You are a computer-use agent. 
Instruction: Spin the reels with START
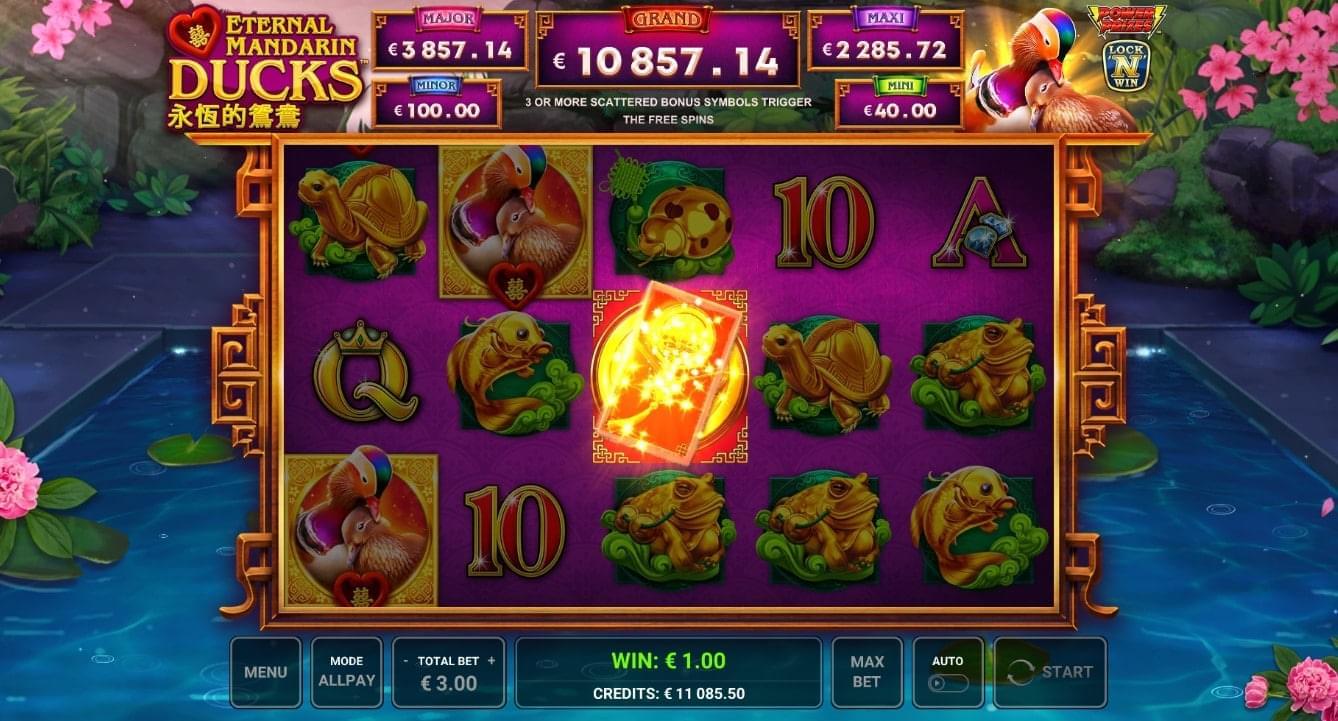pos(1050,672)
